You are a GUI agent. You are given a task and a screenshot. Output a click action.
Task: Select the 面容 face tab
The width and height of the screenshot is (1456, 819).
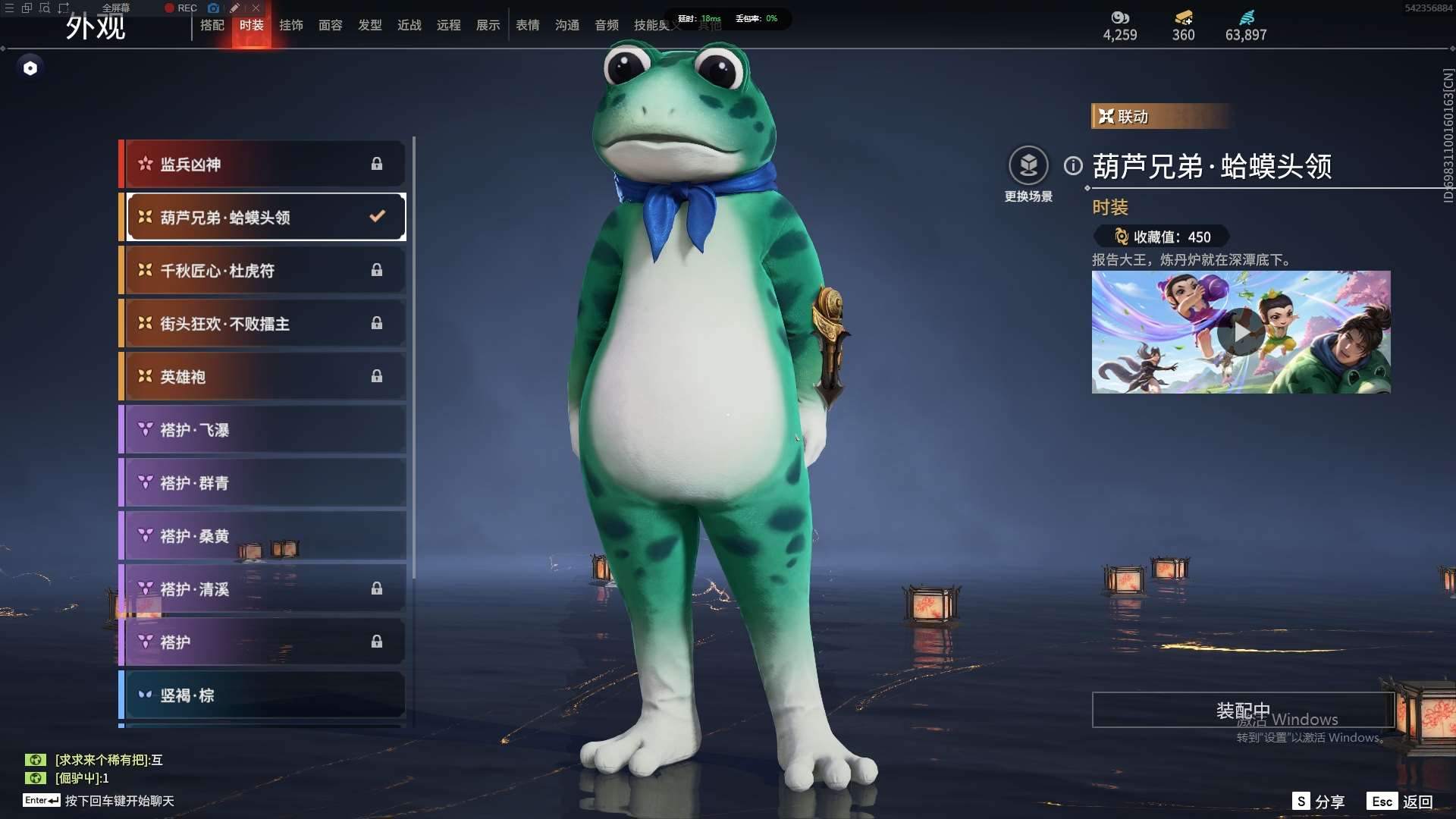point(331,26)
